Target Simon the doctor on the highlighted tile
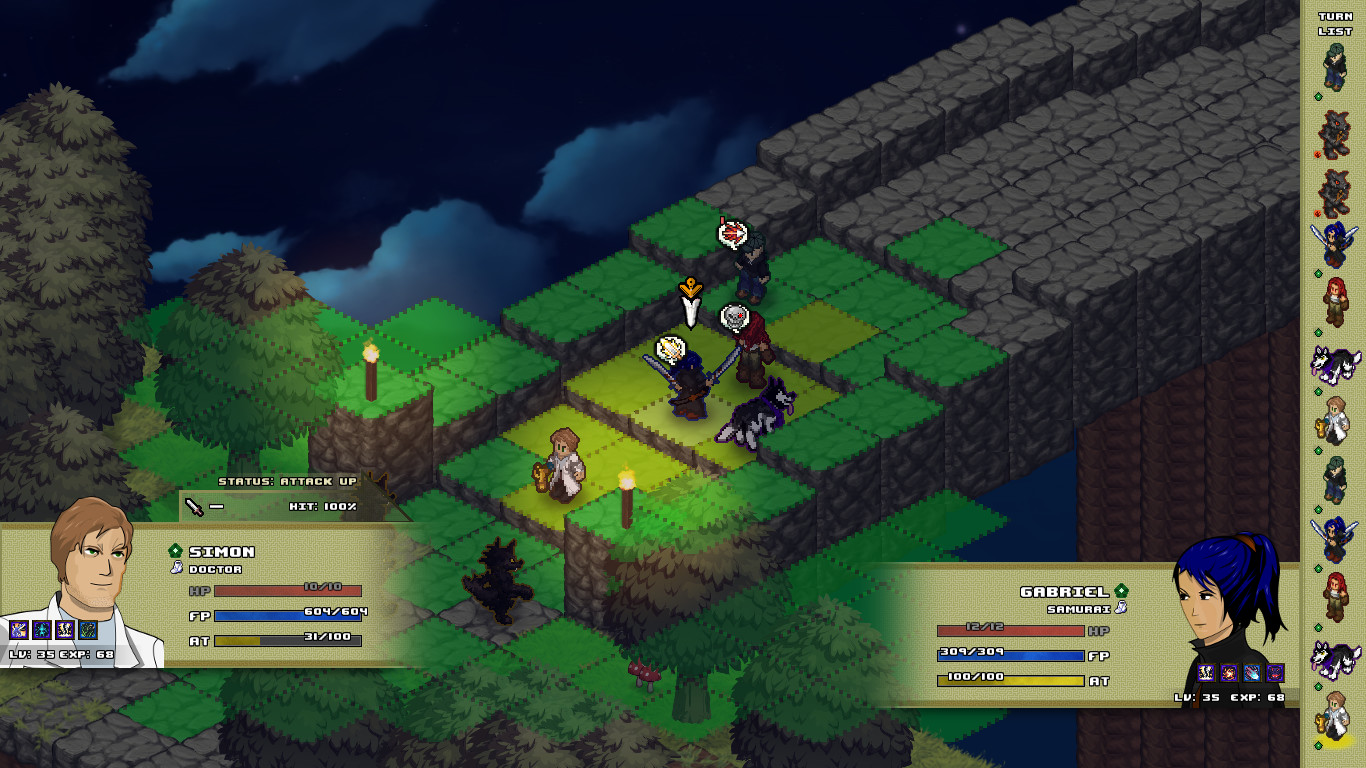The height and width of the screenshot is (768, 1366). (565, 465)
